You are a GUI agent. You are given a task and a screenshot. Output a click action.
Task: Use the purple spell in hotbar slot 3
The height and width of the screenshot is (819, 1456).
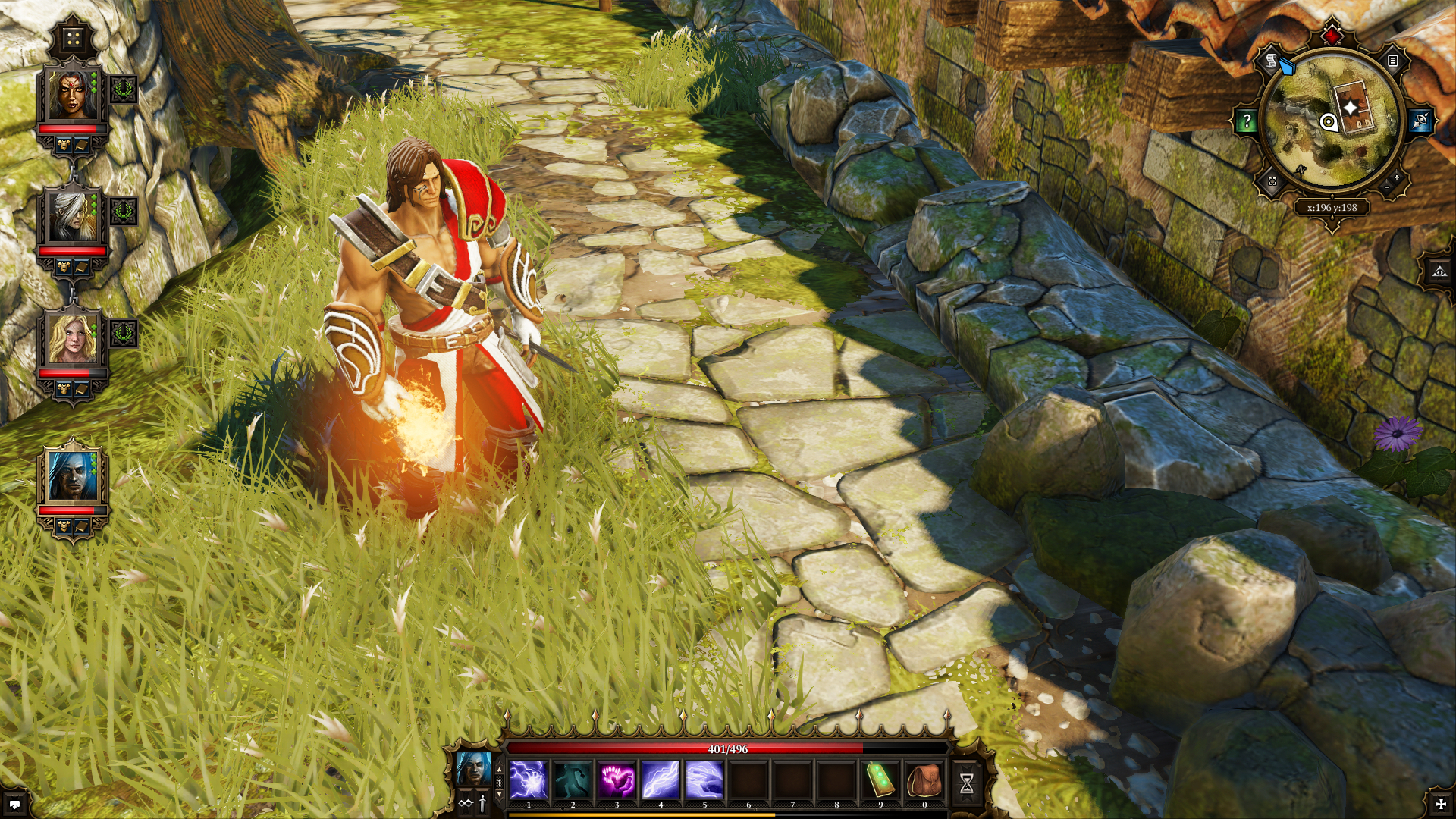point(618,779)
